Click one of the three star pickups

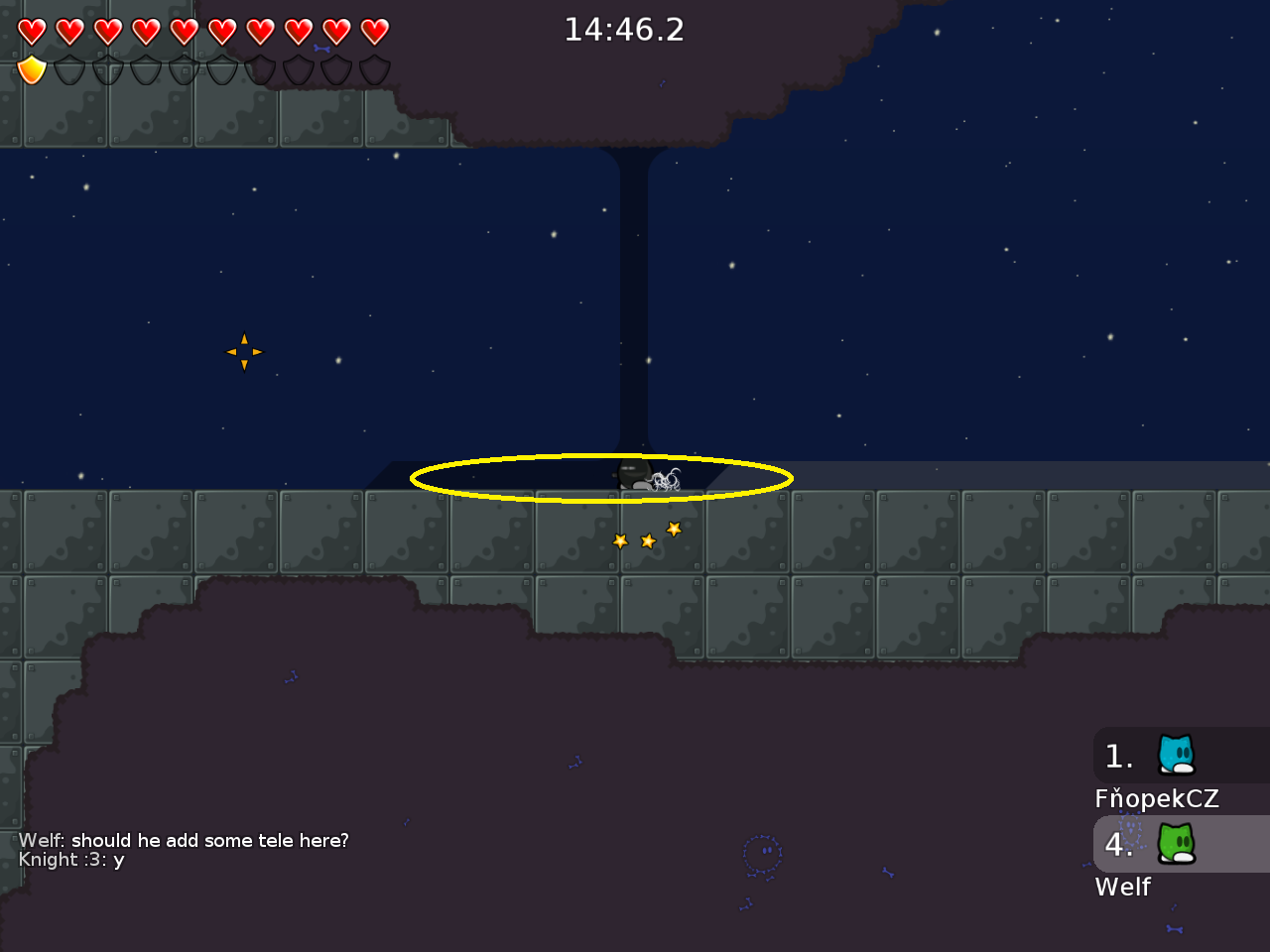point(648,540)
